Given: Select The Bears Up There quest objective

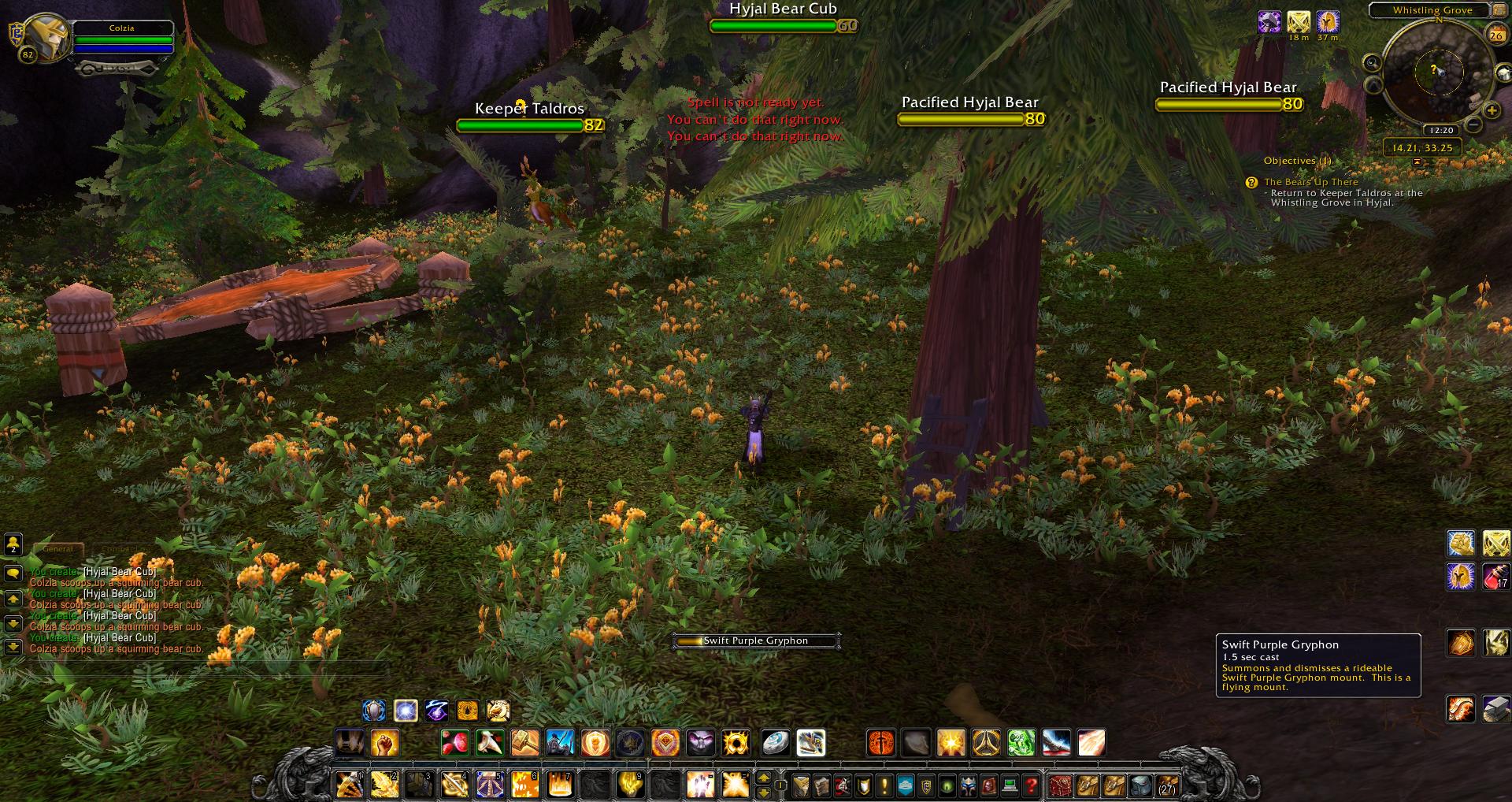Looking at the screenshot, I should pos(1311,182).
